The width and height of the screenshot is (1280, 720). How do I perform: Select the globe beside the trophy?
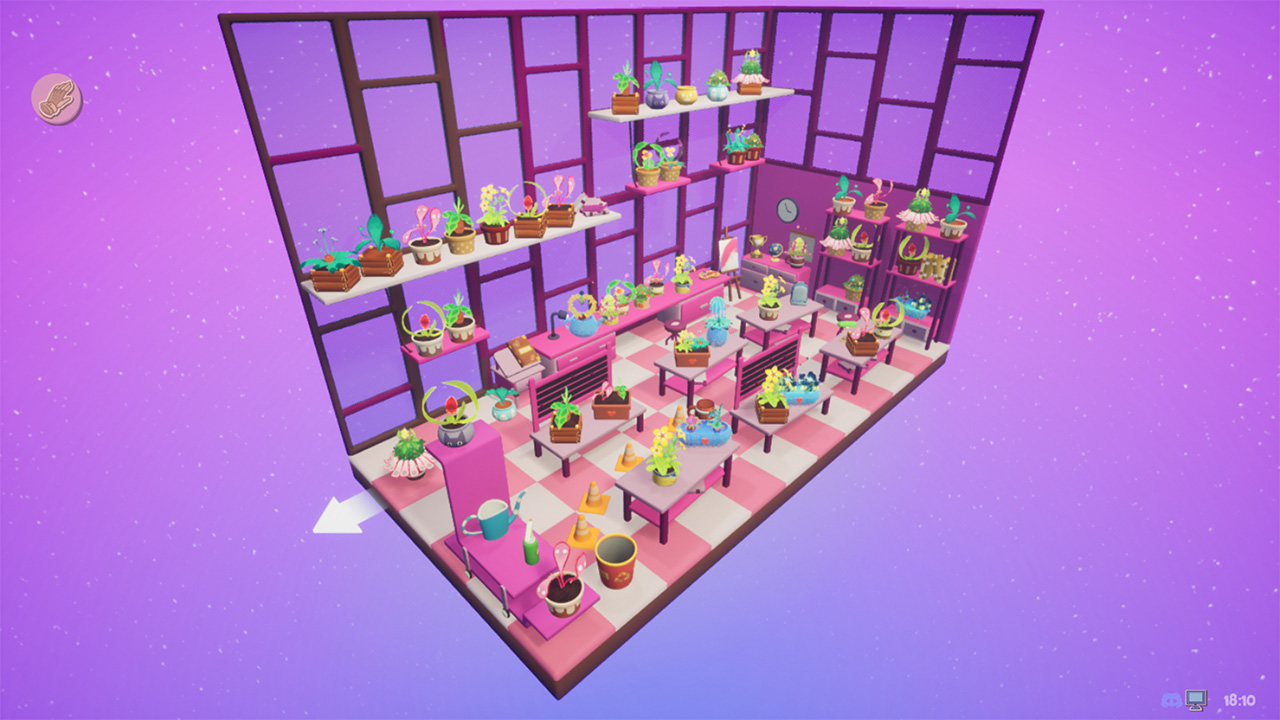[774, 251]
